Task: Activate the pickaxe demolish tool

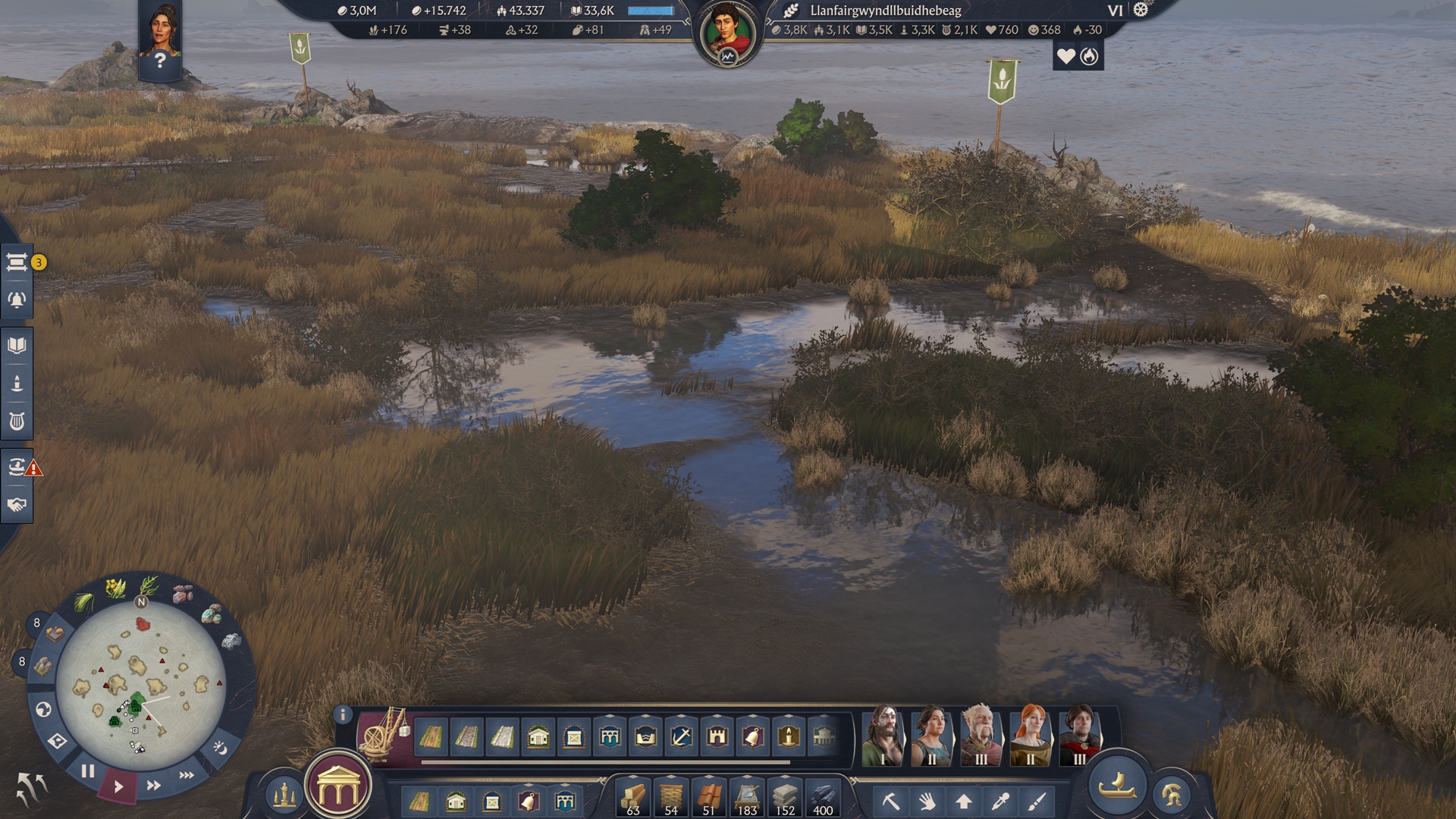Action: [x=890, y=801]
